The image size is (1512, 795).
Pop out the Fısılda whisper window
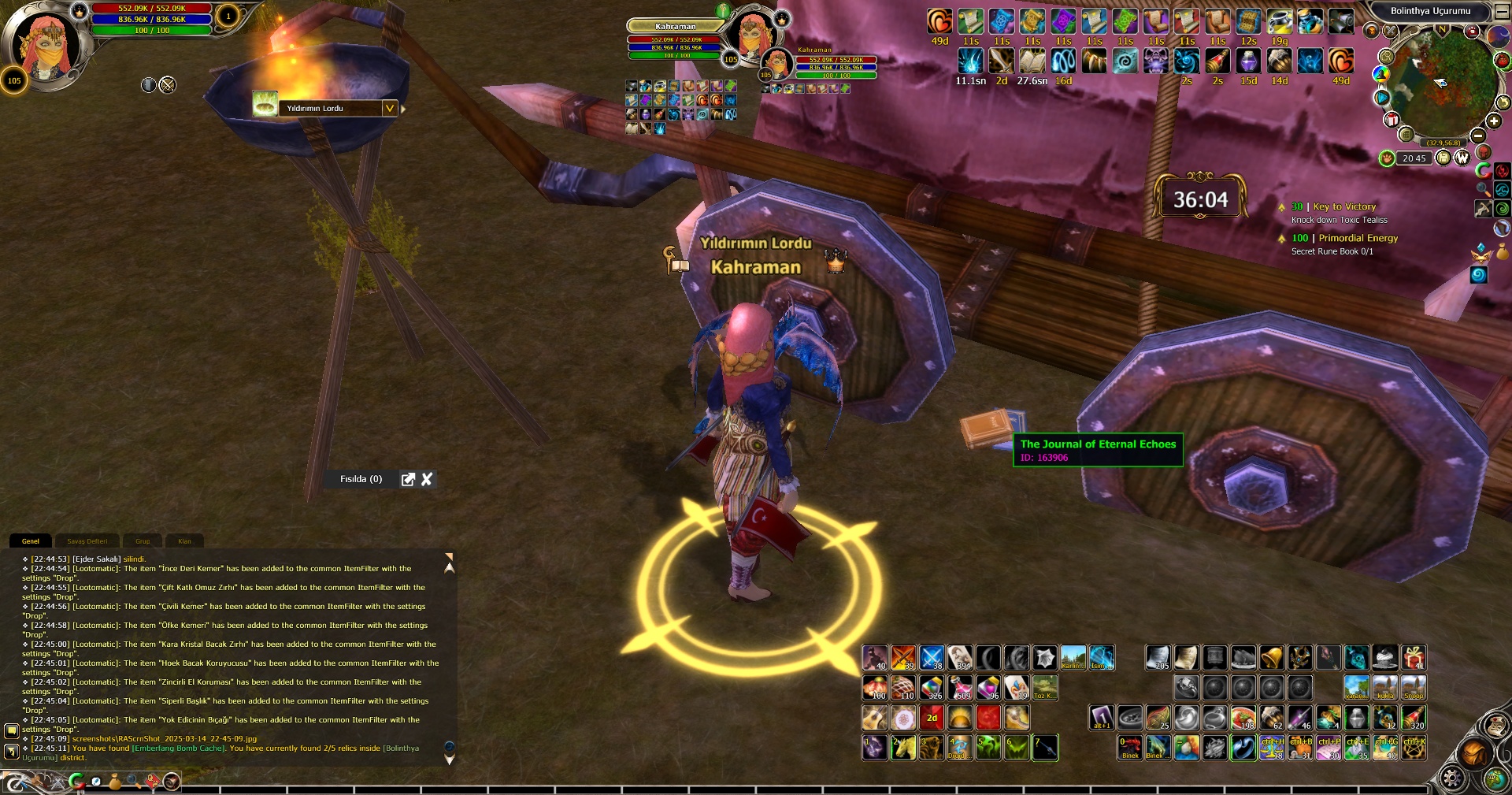click(x=408, y=479)
